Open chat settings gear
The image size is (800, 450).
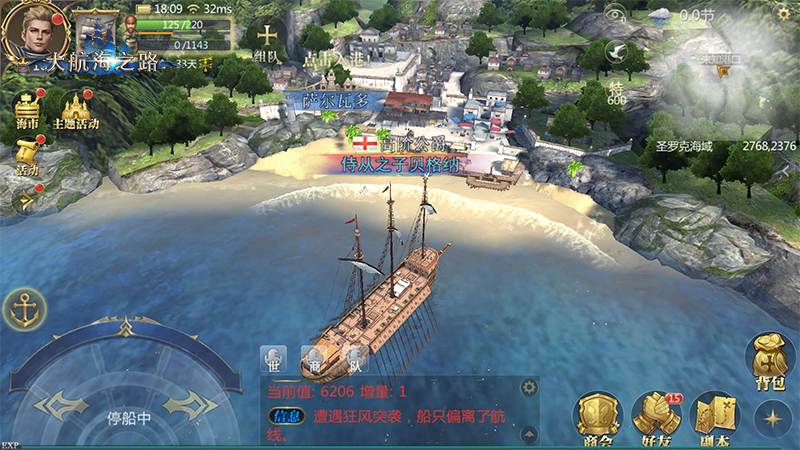coord(529,387)
